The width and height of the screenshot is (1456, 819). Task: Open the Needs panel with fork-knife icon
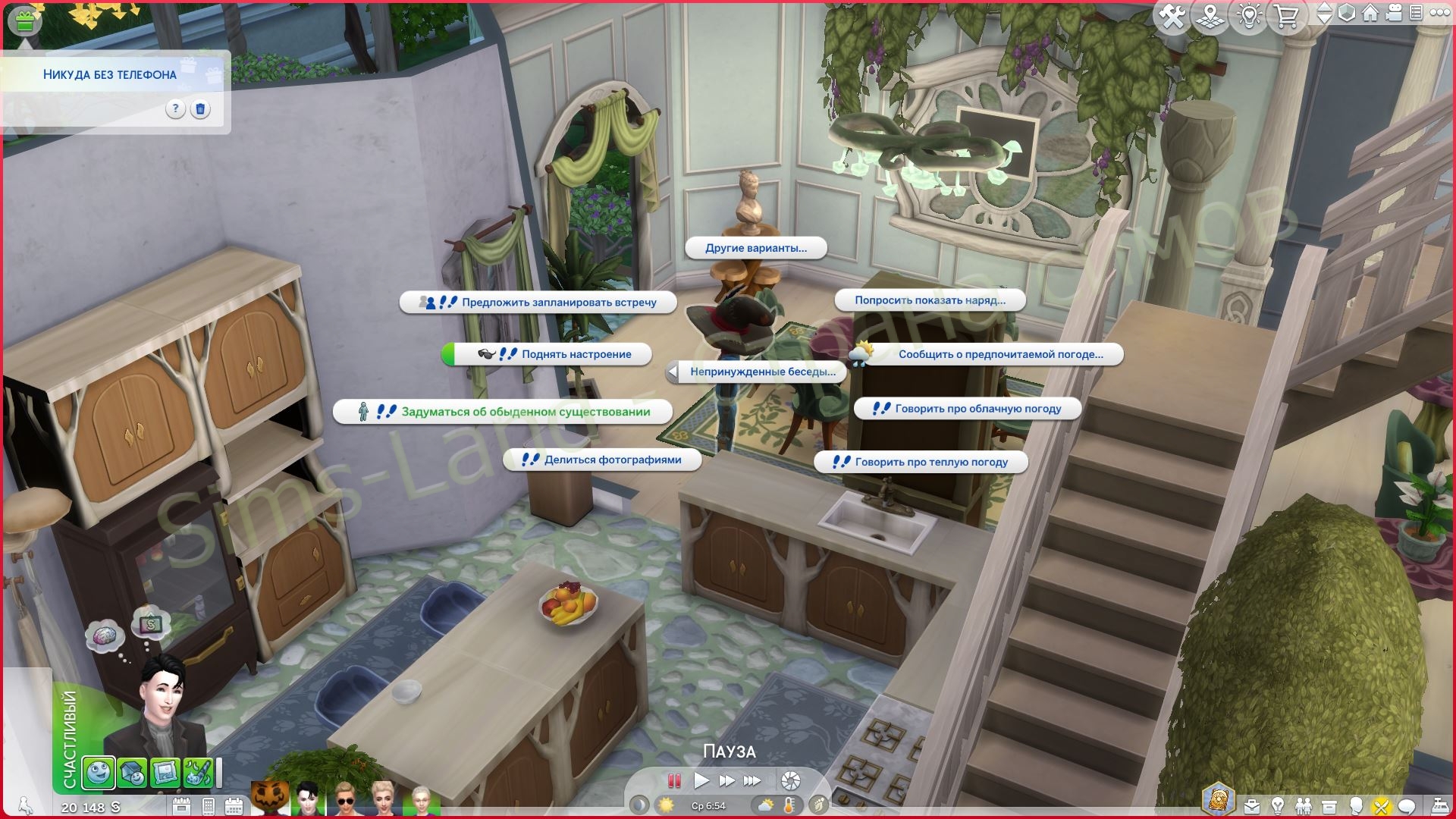pyautogui.click(x=1381, y=807)
